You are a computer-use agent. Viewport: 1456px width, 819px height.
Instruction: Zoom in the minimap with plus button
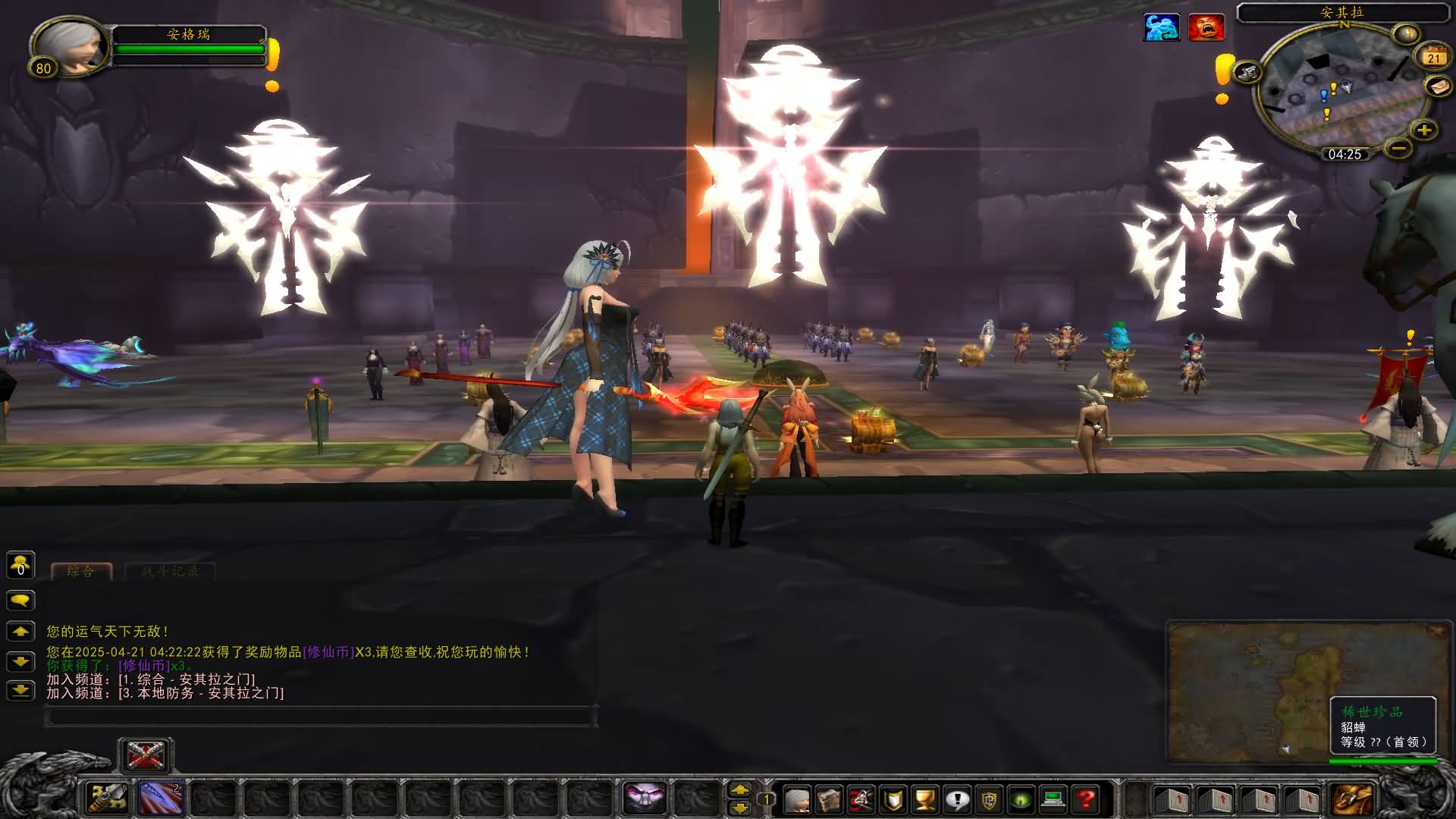coord(1425,130)
